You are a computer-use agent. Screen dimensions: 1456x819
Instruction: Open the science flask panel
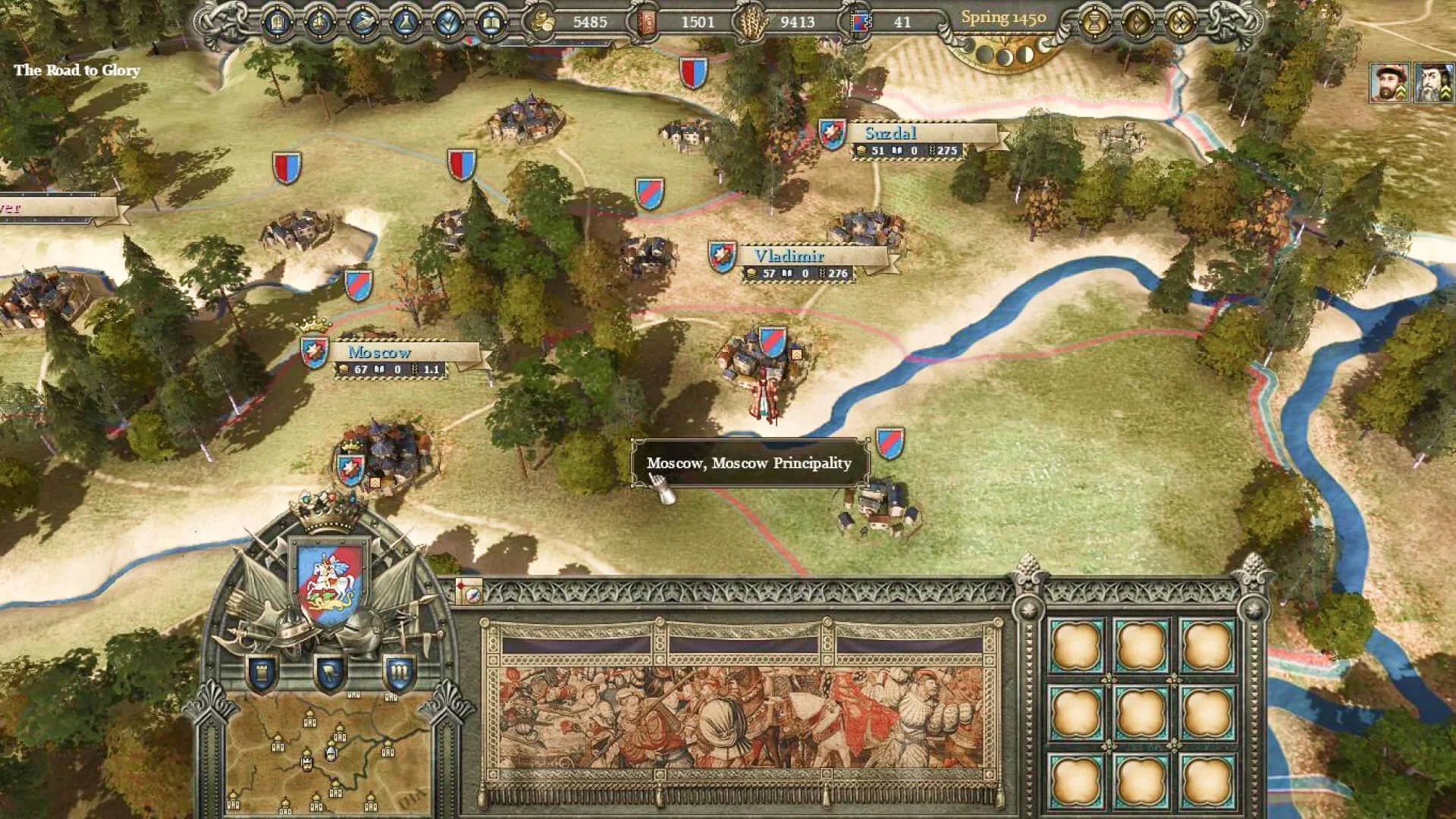click(x=406, y=22)
